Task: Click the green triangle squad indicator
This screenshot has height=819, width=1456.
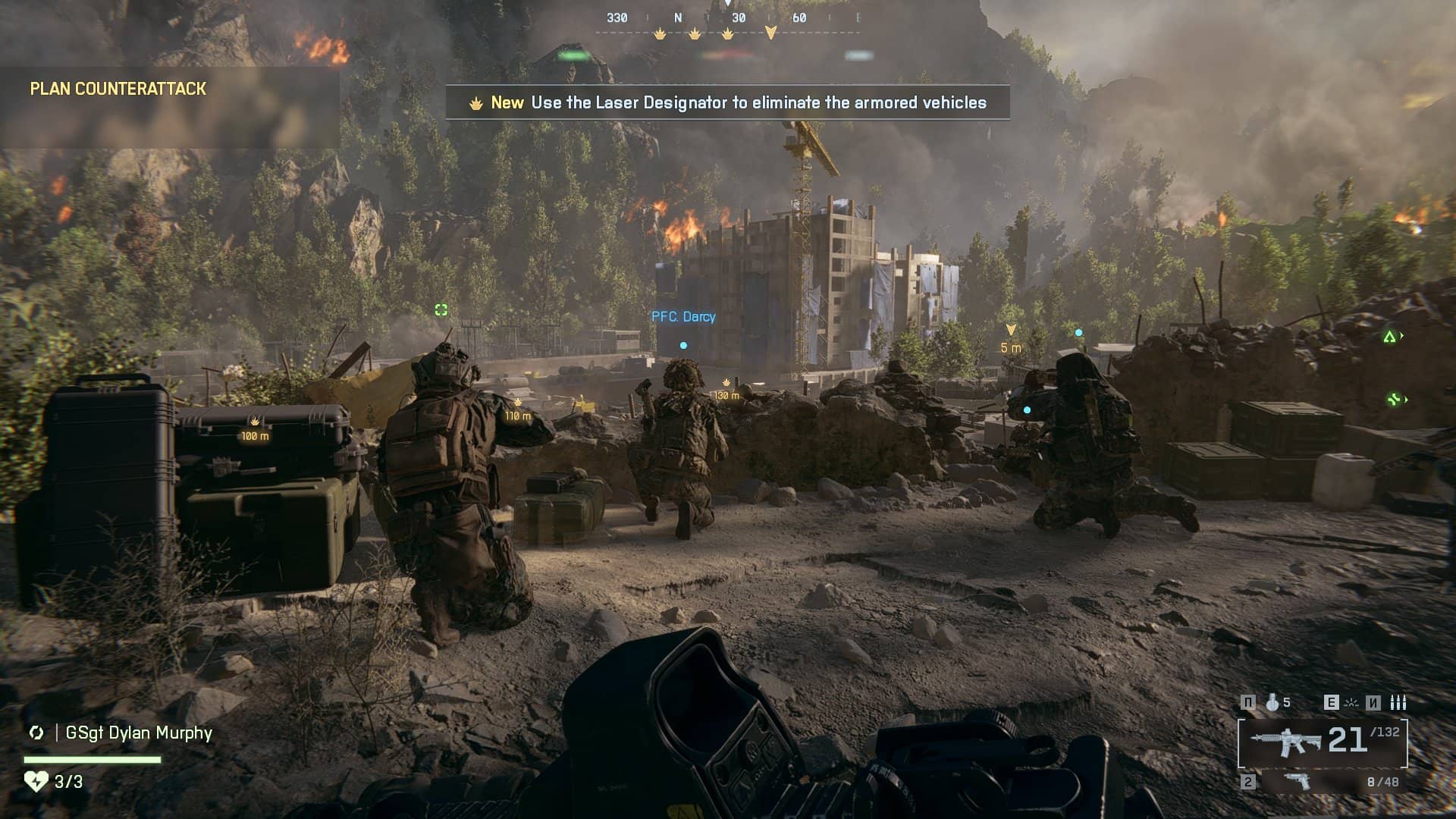Action: (x=1389, y=337)
